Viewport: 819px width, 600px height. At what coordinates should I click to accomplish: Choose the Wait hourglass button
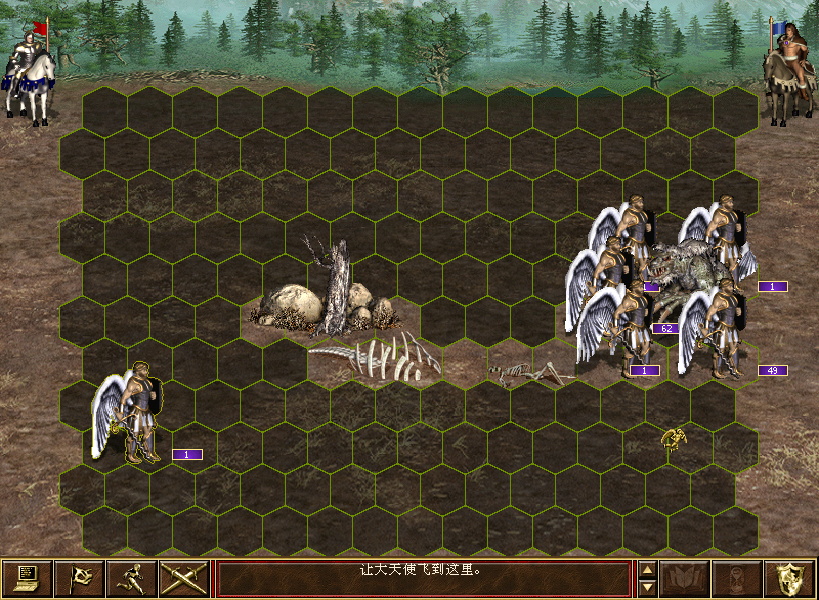click(737, 579)
